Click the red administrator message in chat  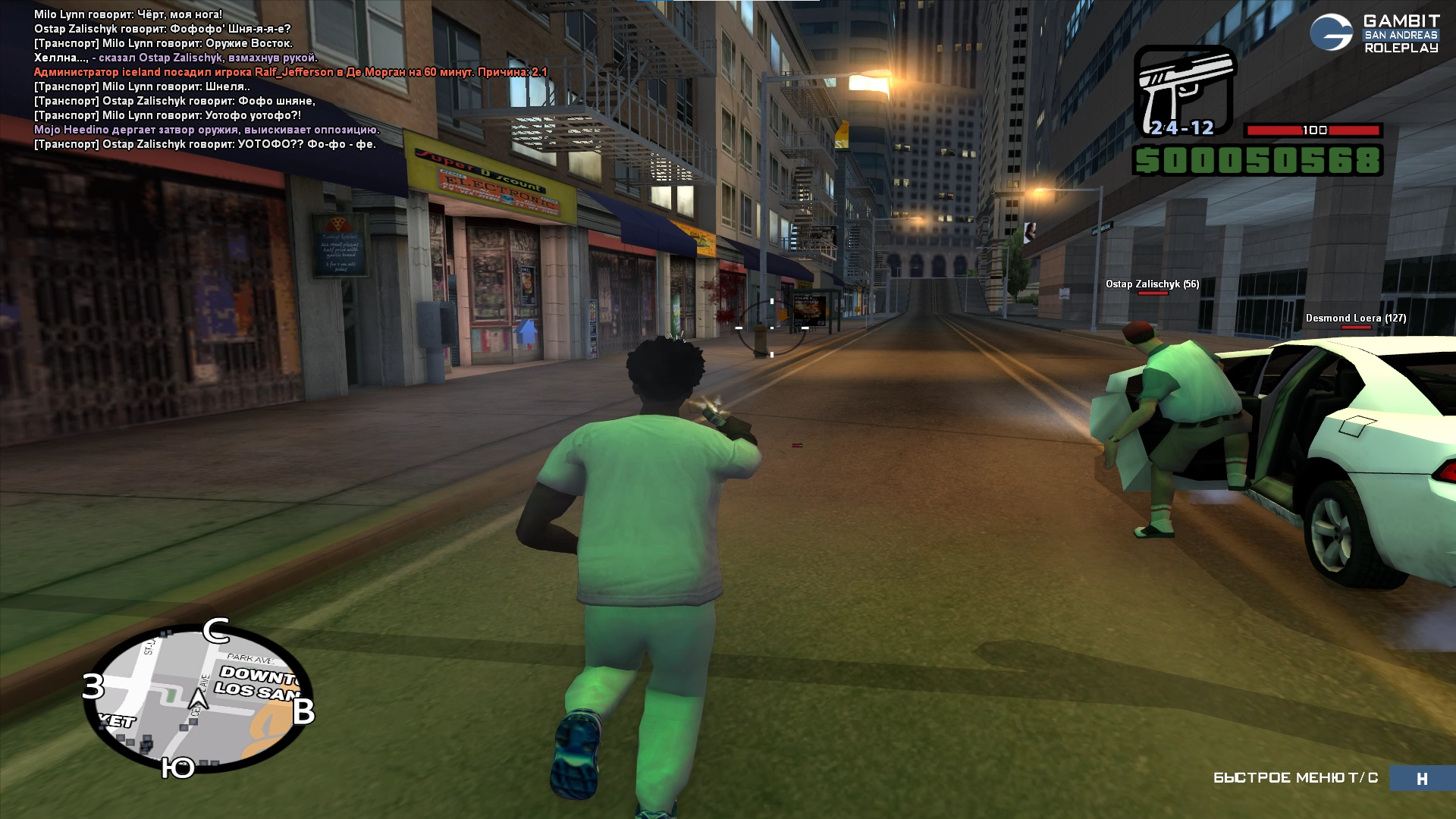pyautogui.click(x=290, y=72)
